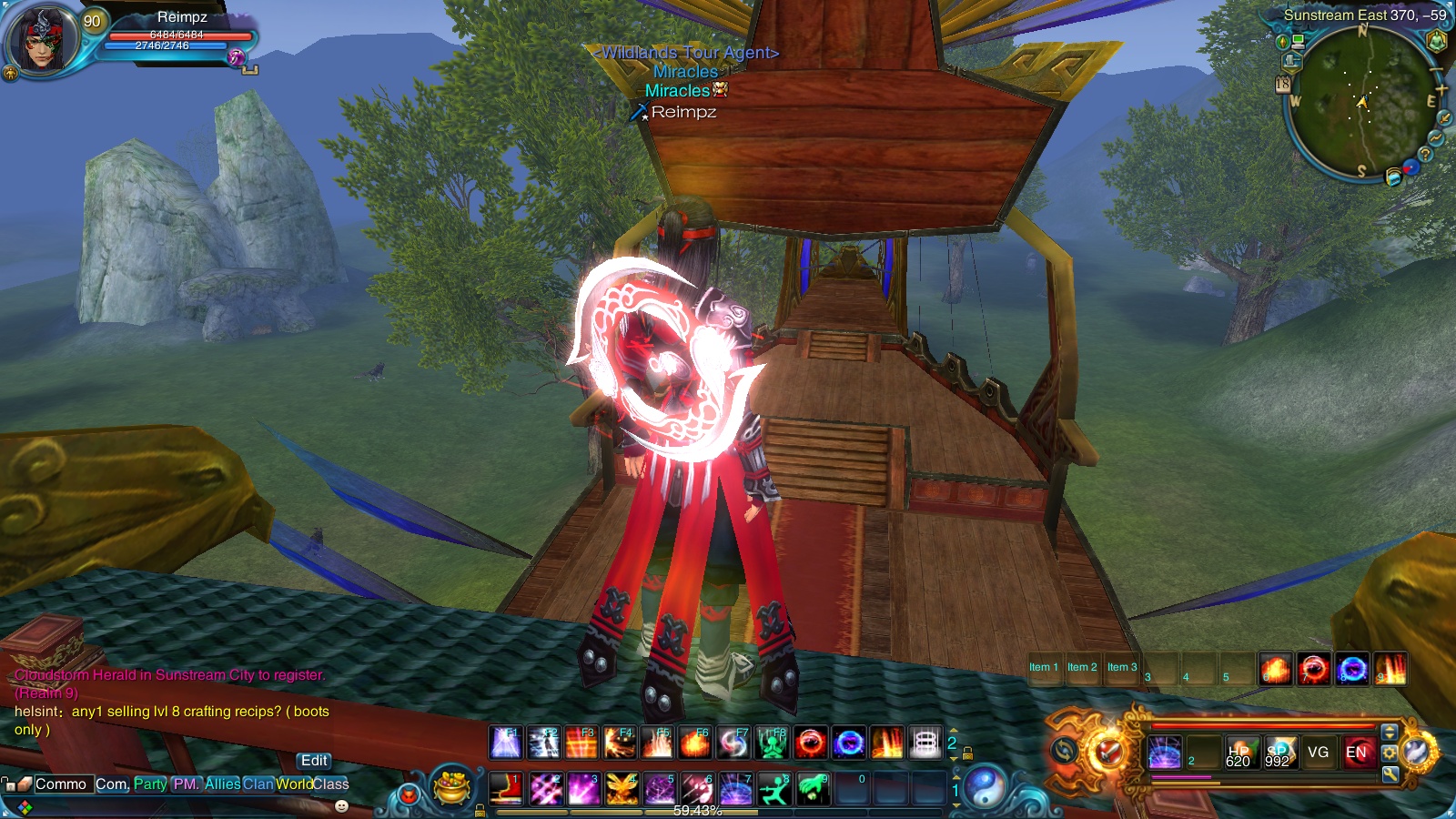Open the gear settings button on right panel
This screenshot has width=1456, height=819.
1389,753
